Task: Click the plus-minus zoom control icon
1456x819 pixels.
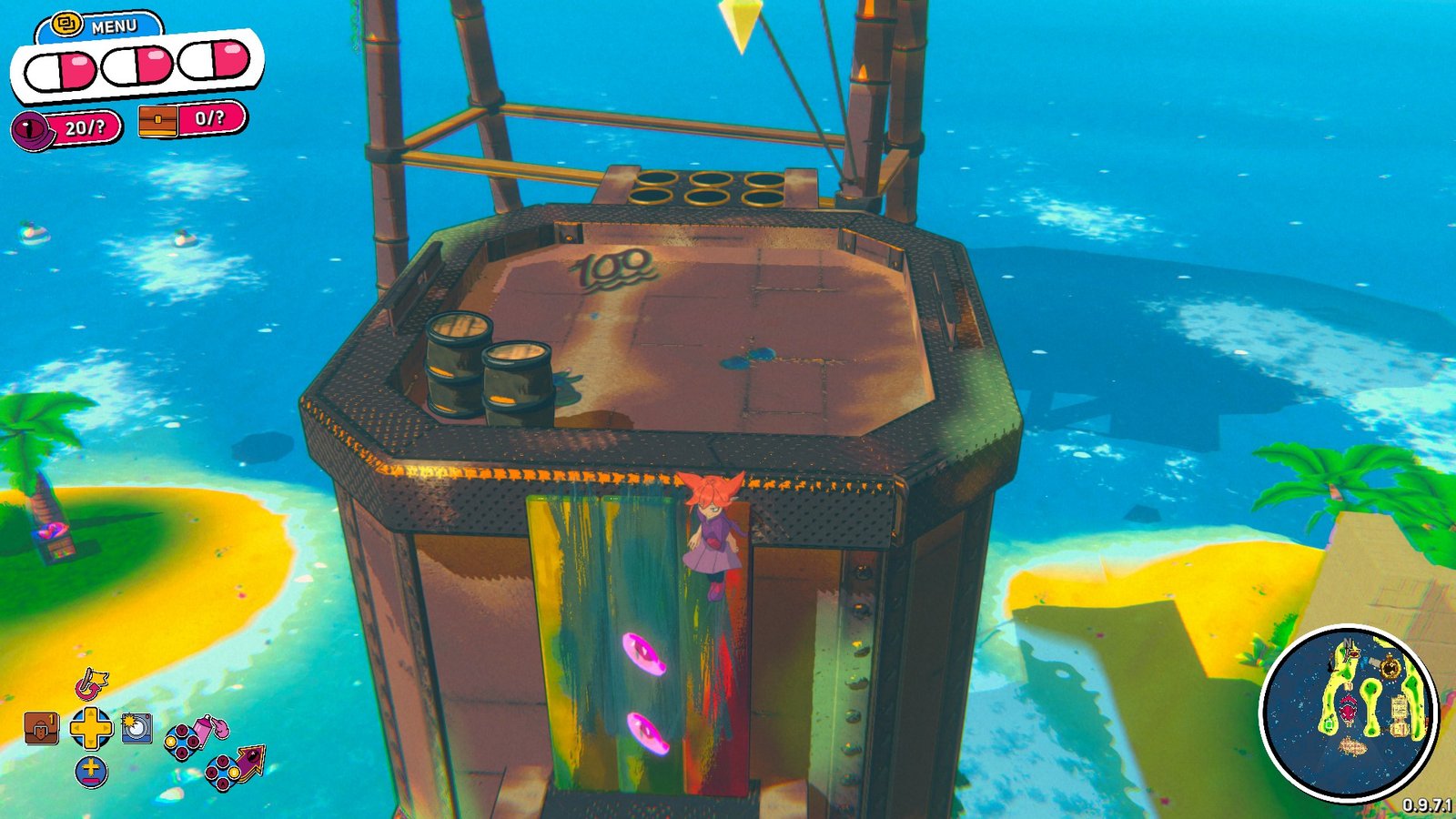Action: [x=91, y=771]
